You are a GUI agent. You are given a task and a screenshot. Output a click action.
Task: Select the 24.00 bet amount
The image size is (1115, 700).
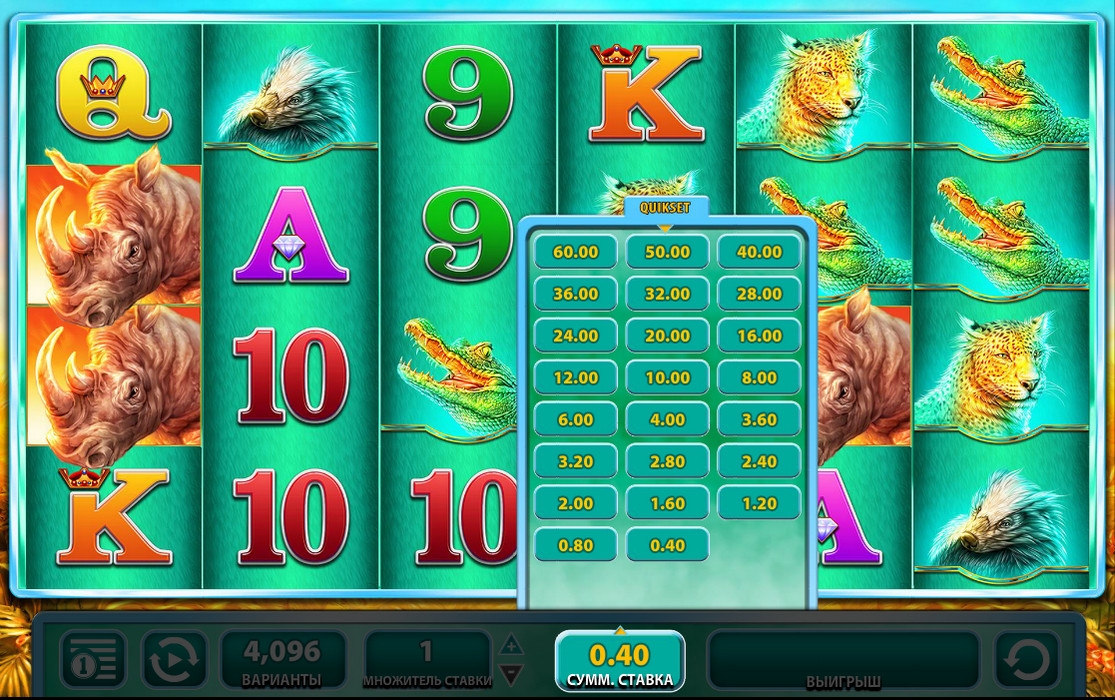click(x=575, y=336)
